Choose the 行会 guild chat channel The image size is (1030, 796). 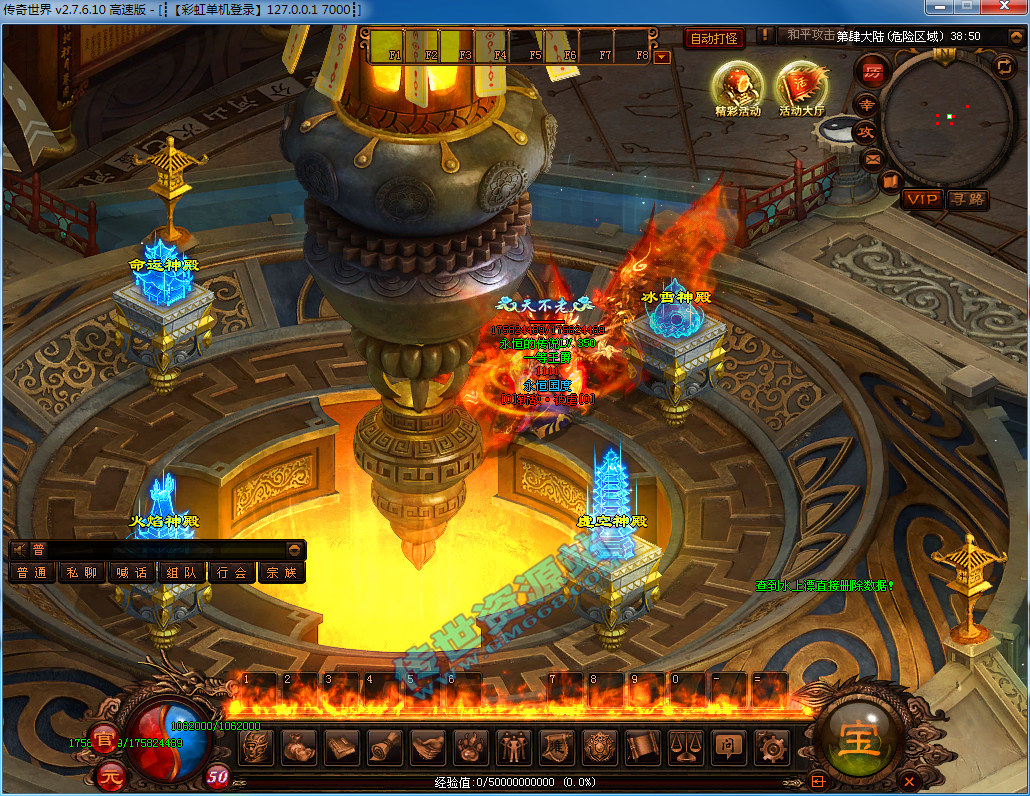pos(232,573)
